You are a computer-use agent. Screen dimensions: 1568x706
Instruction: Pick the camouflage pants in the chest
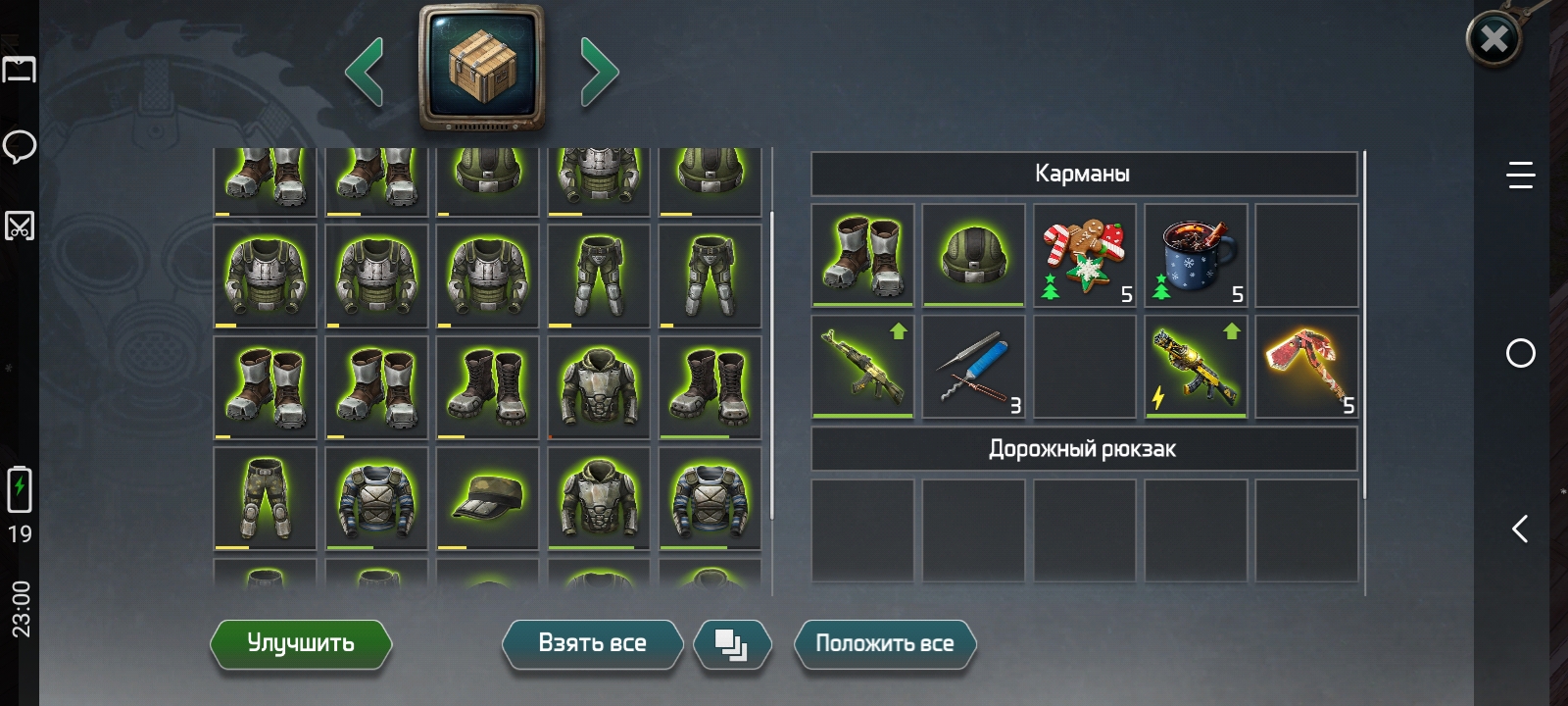(x=265, y=498)
